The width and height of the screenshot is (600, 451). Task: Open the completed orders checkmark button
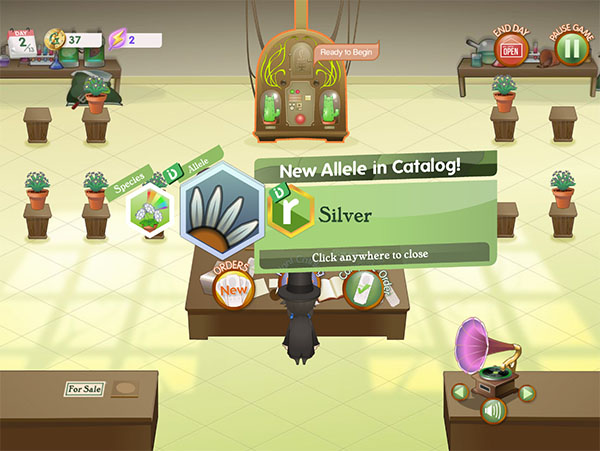(x=360, y=288)
